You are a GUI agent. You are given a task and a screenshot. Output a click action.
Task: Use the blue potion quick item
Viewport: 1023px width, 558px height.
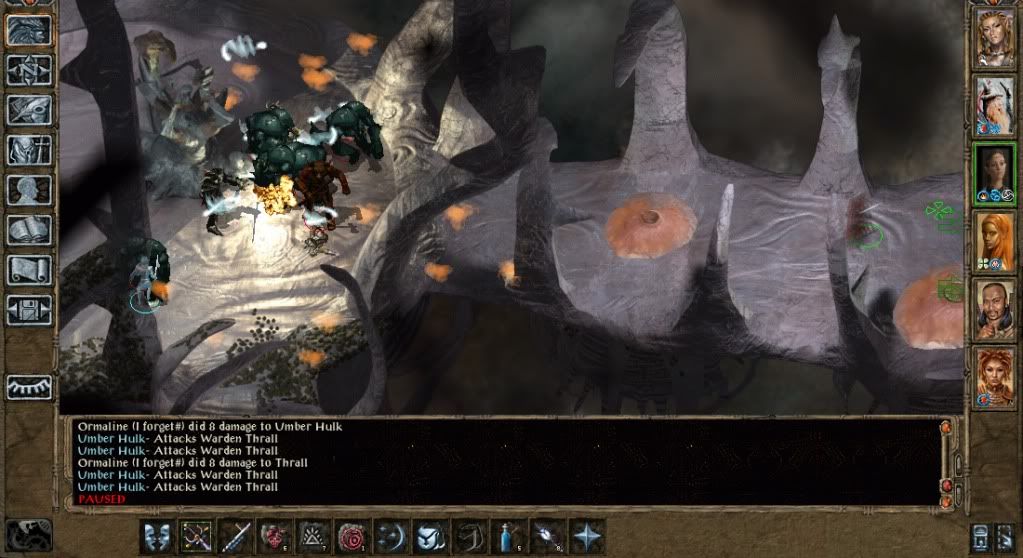coord(509,537)
